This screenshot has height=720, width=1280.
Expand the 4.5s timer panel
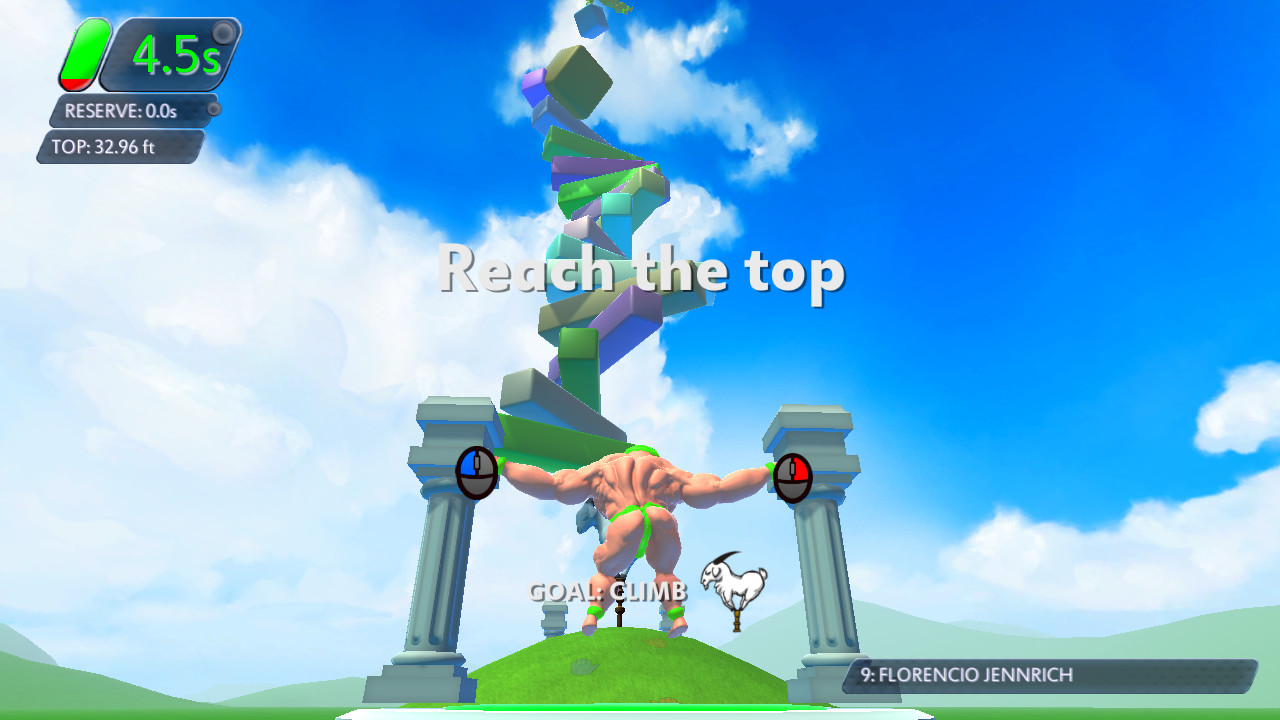click(x=170, y=55)
